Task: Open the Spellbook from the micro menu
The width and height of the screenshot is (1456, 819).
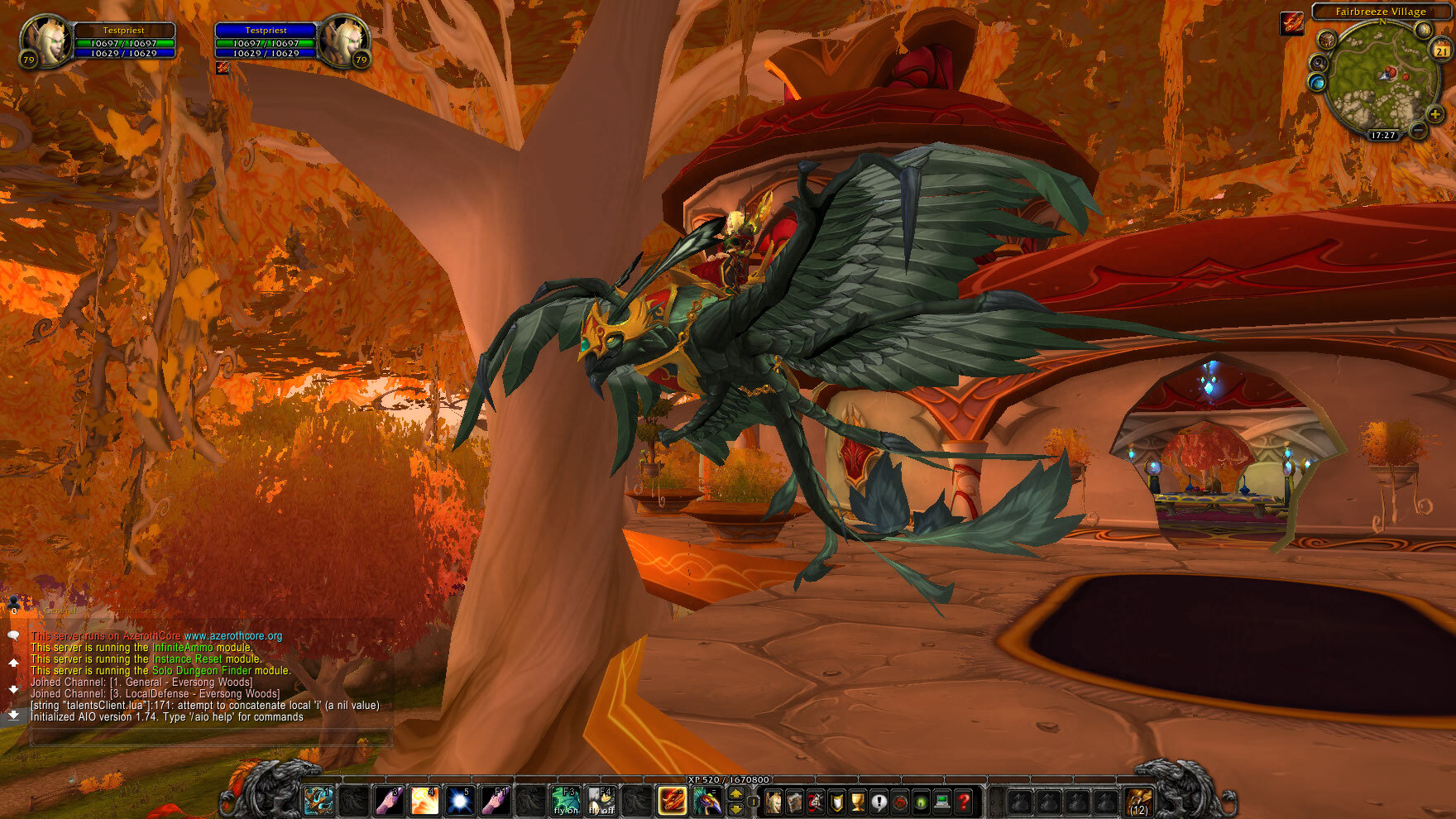Action: click(x=794, y=801)
